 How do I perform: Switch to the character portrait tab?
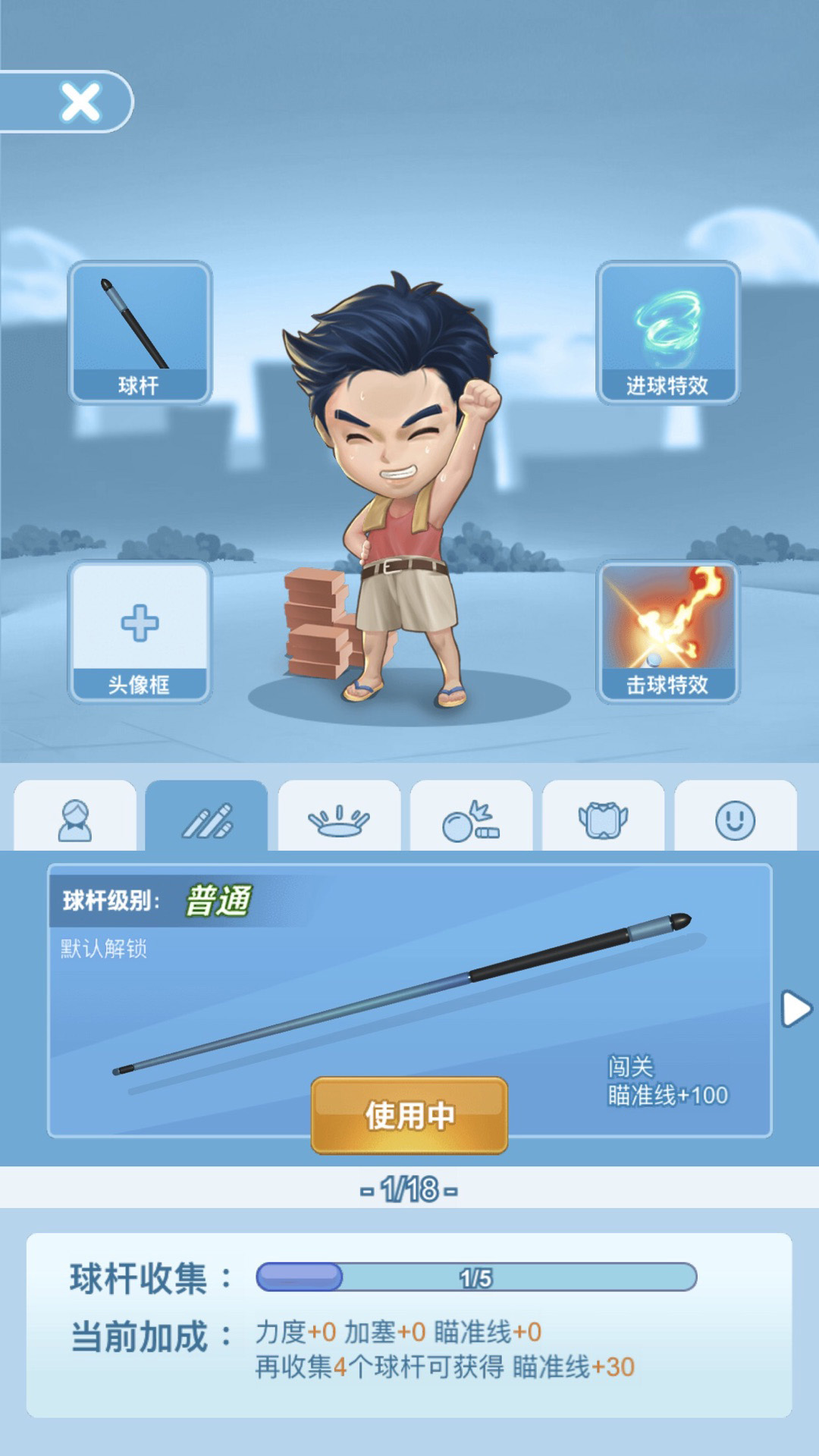(x=75, y=819)
